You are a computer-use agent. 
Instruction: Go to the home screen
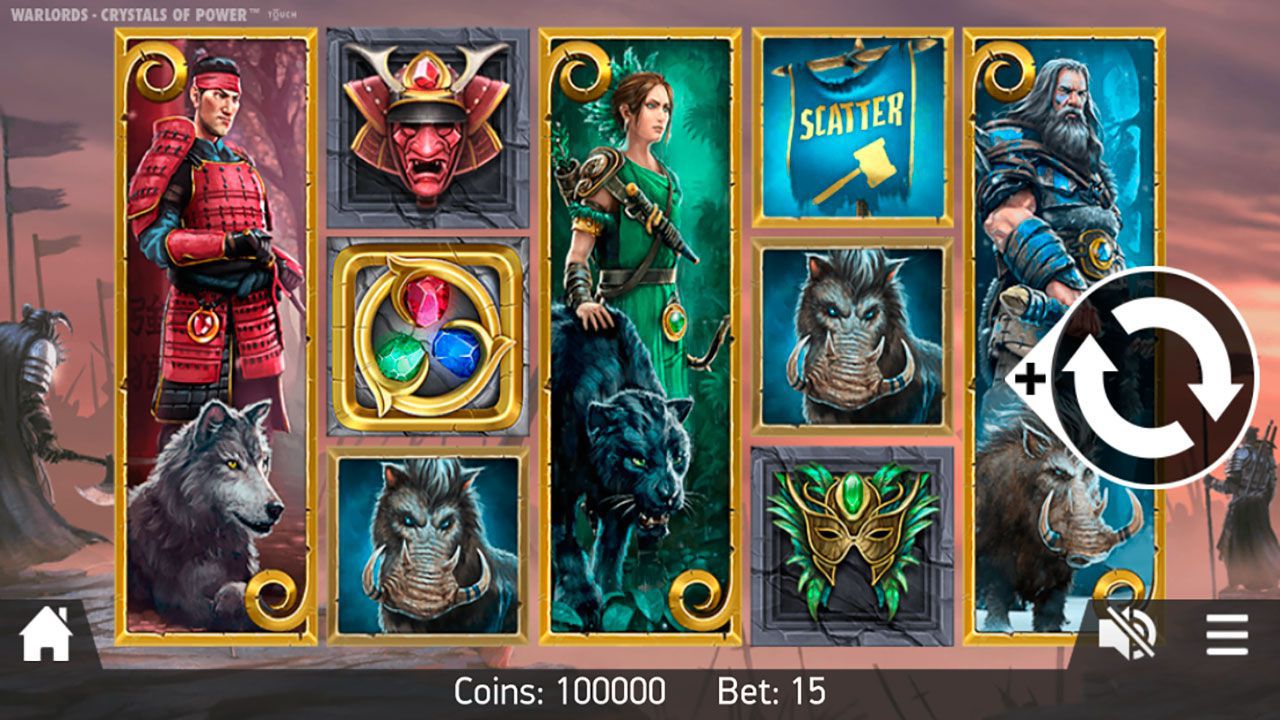[46, 636]
